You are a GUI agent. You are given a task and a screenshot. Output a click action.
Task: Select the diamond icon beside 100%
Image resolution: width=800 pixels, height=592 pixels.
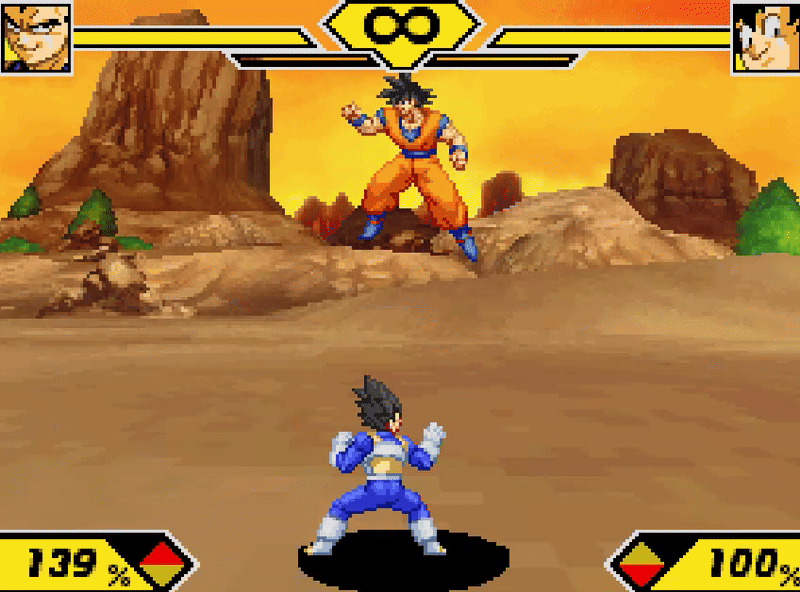(642, 565)
